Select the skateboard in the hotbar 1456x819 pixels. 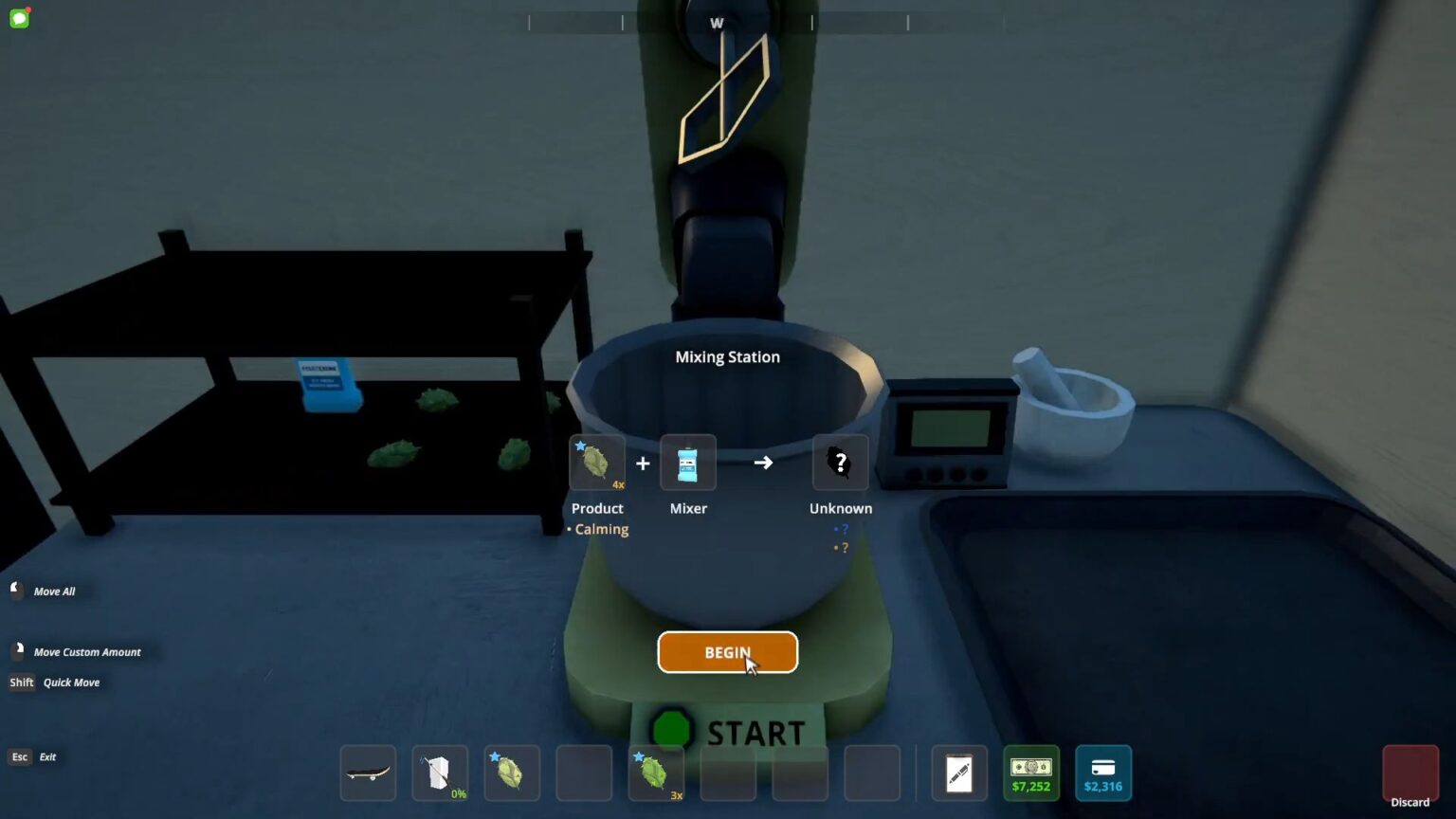click(x=368, y=773)
